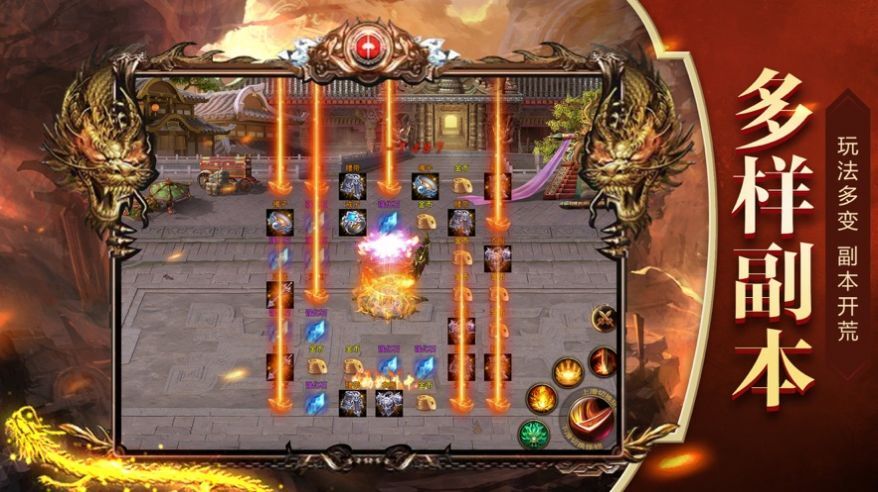This screenshot has width=878, height=492.
Task: Cast the golden radiant burst skill
Action: point(568,372)
